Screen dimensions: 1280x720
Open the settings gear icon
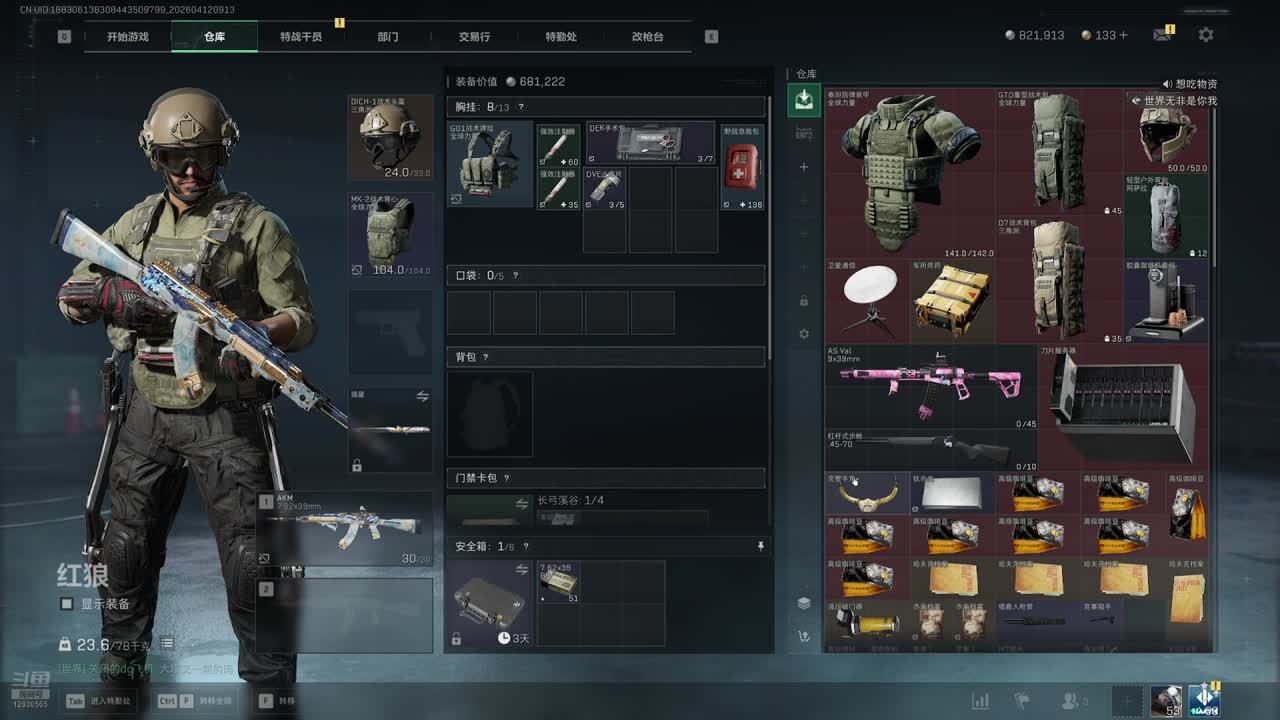click(x=1206, y=35)
